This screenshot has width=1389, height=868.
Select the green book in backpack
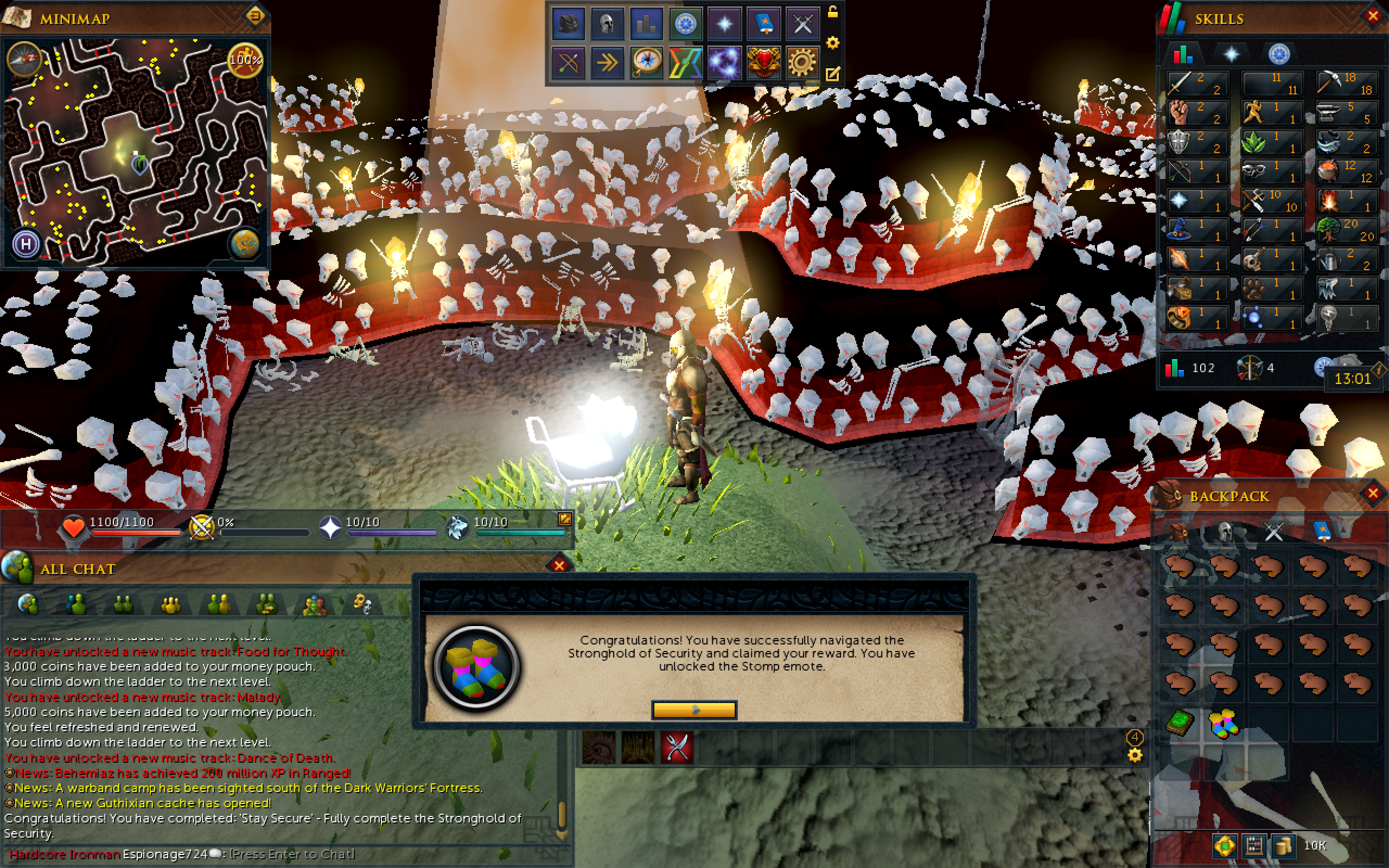click(x=1180, y=722)
